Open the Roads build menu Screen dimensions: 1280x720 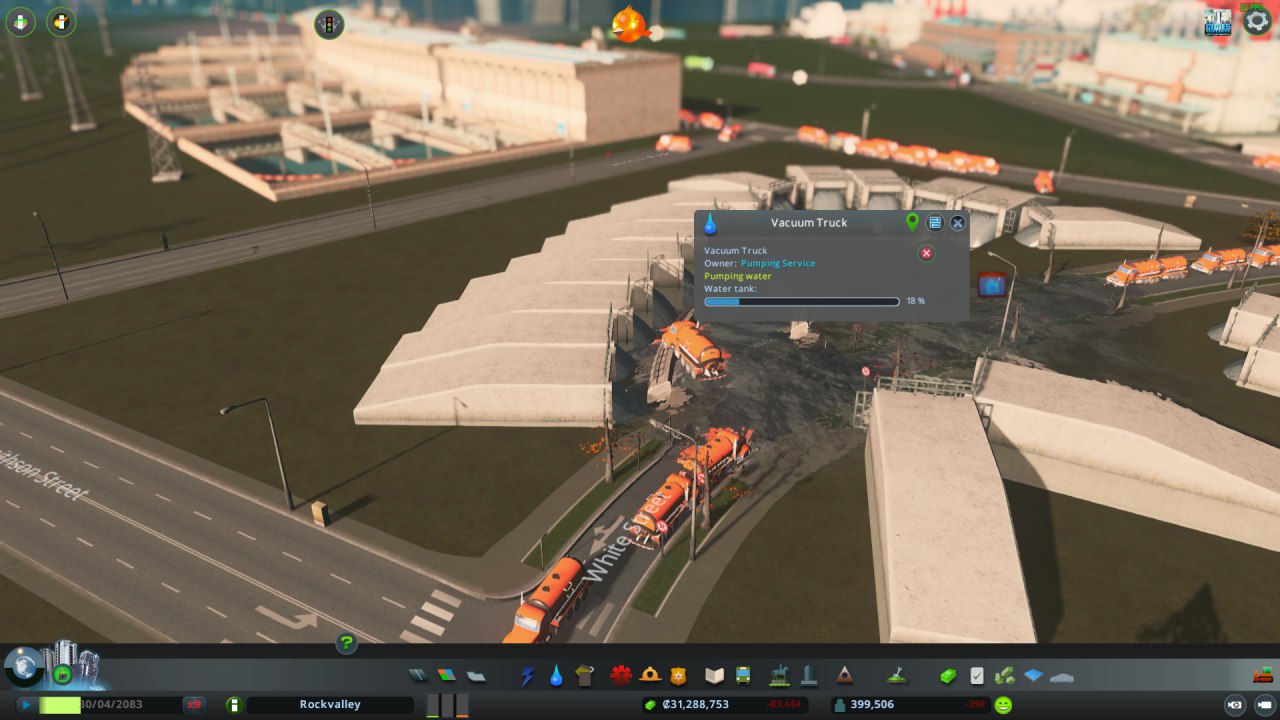coord(417,676)
